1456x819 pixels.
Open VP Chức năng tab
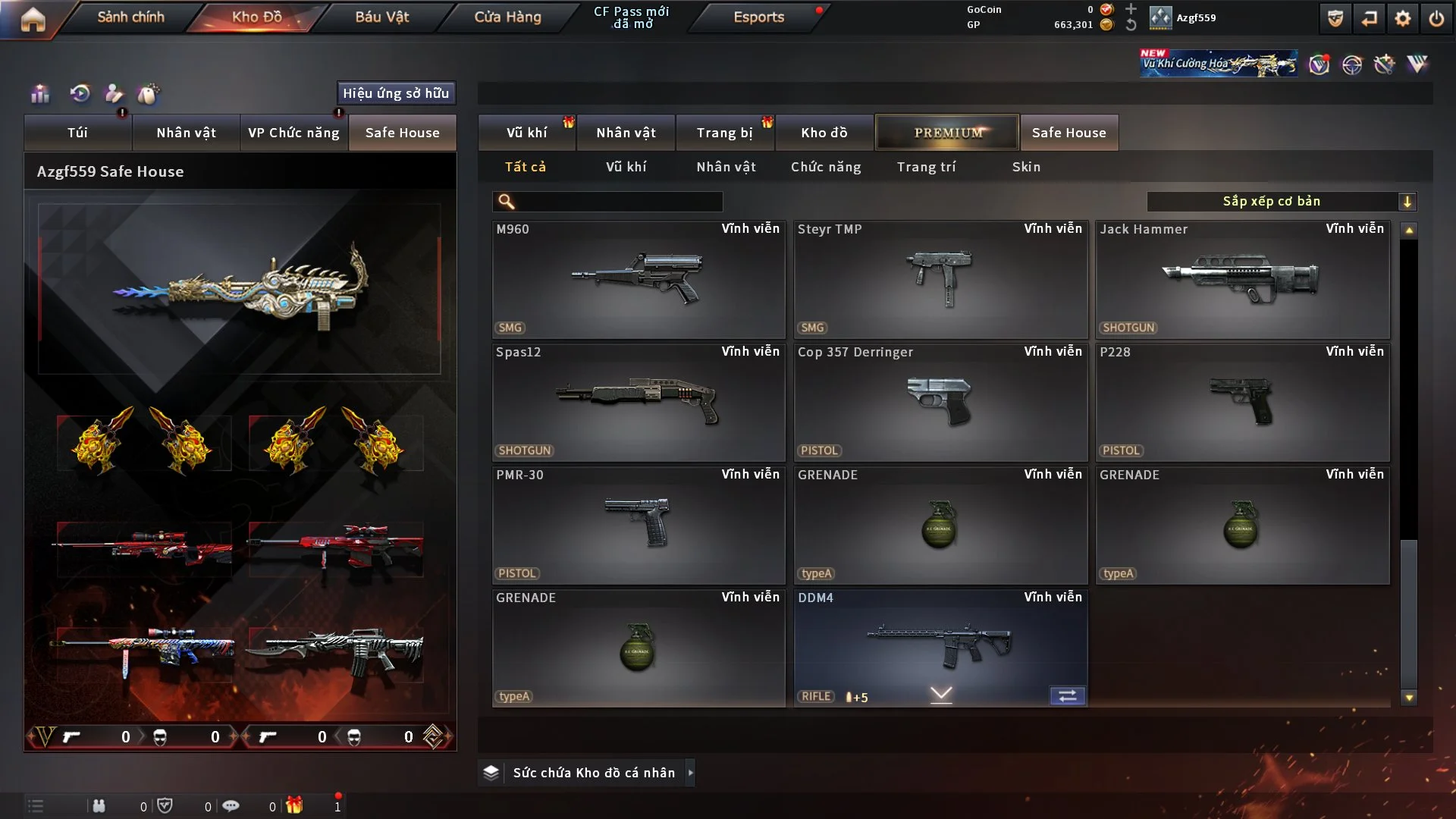coord(293,133)
